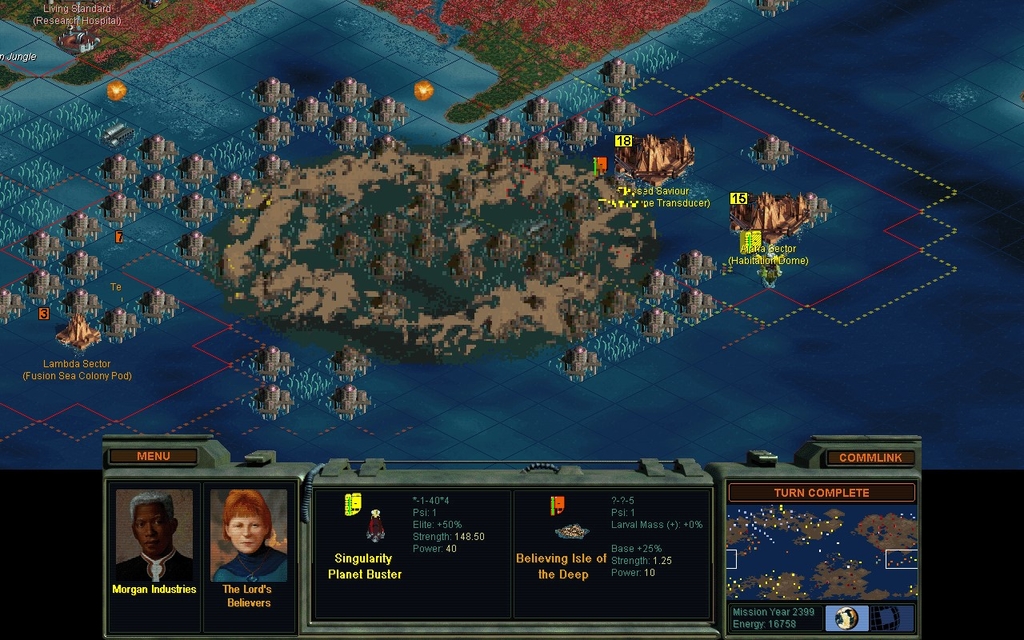Select the Believing Isle of the Deep icon
This screenshot has width=1024, height=640.
click(571, 531)
